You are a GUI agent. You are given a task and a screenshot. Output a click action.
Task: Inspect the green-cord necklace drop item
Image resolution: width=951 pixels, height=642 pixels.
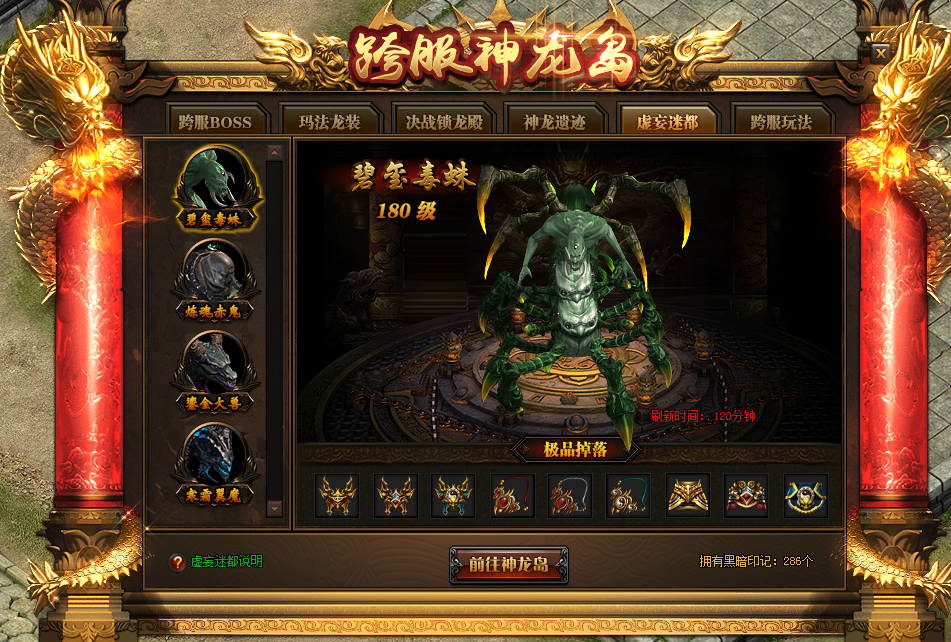point(629,496)
